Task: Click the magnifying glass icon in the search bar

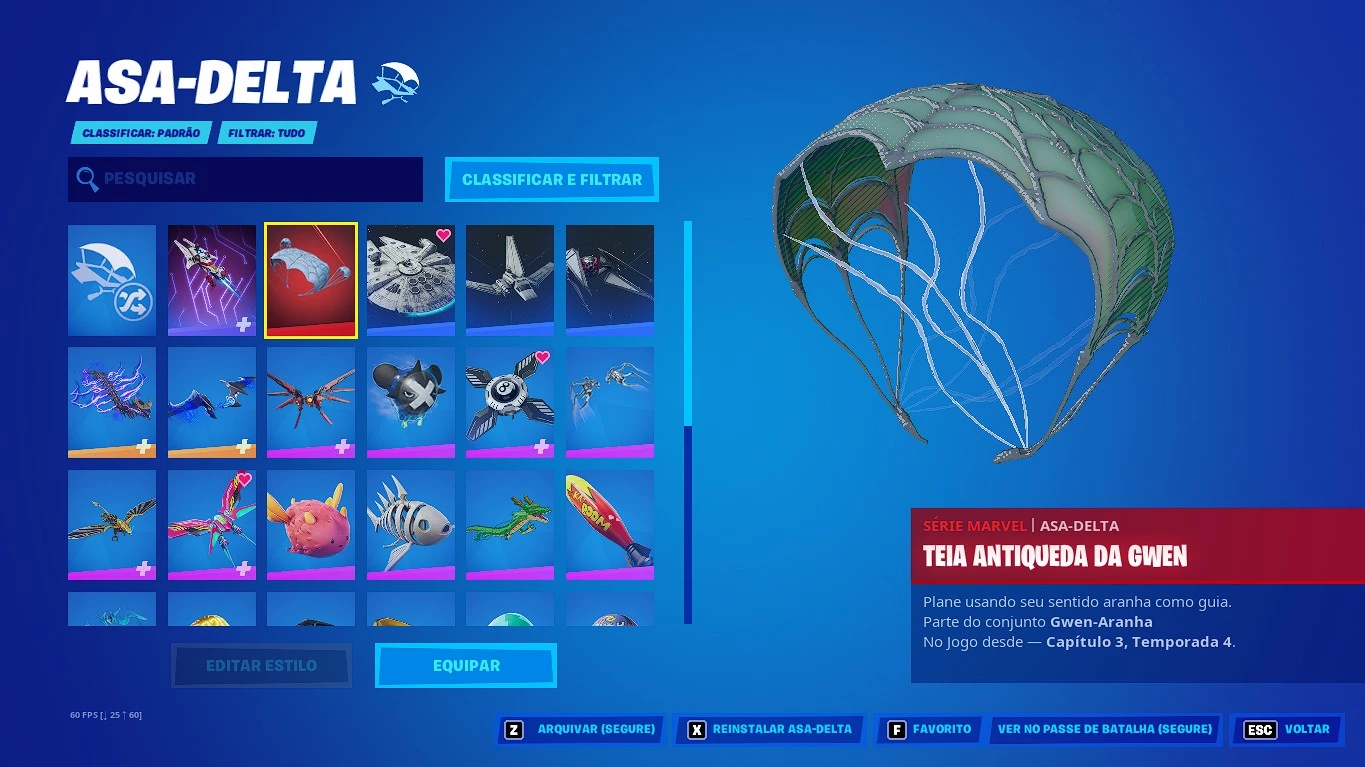Action: click(x=87, y=179)
